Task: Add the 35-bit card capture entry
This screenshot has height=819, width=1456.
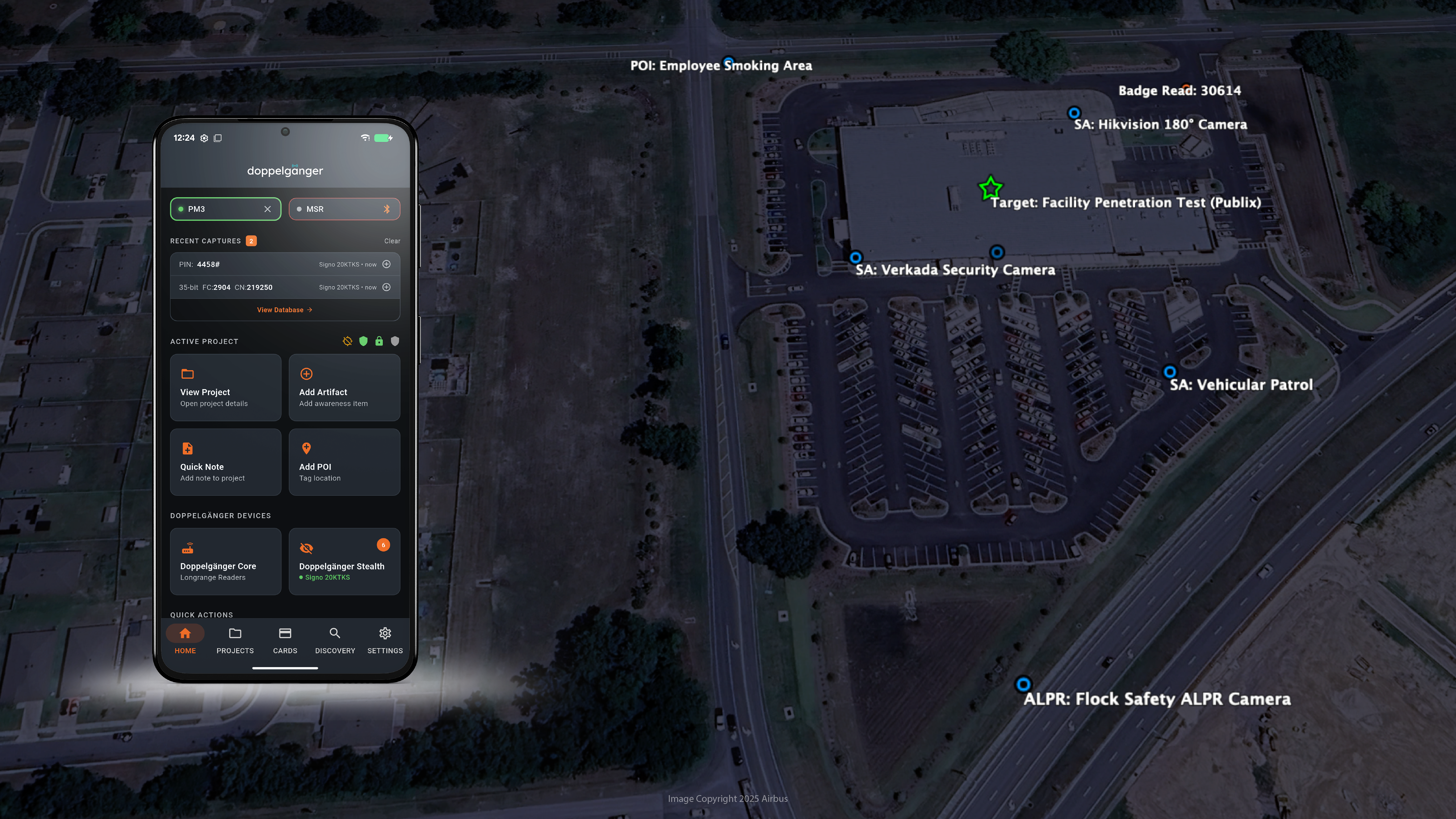Action: coord(387,287)
